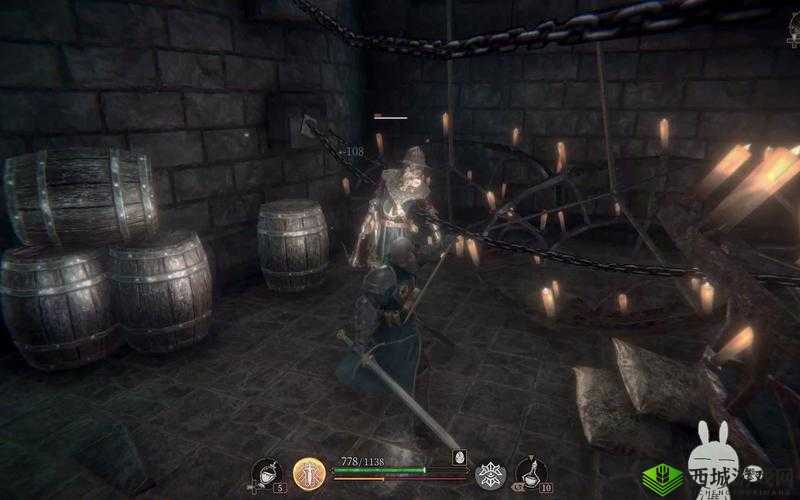Select the small egg-shaped item slot
Screen dimensions: 800x500
coord(459,456)
